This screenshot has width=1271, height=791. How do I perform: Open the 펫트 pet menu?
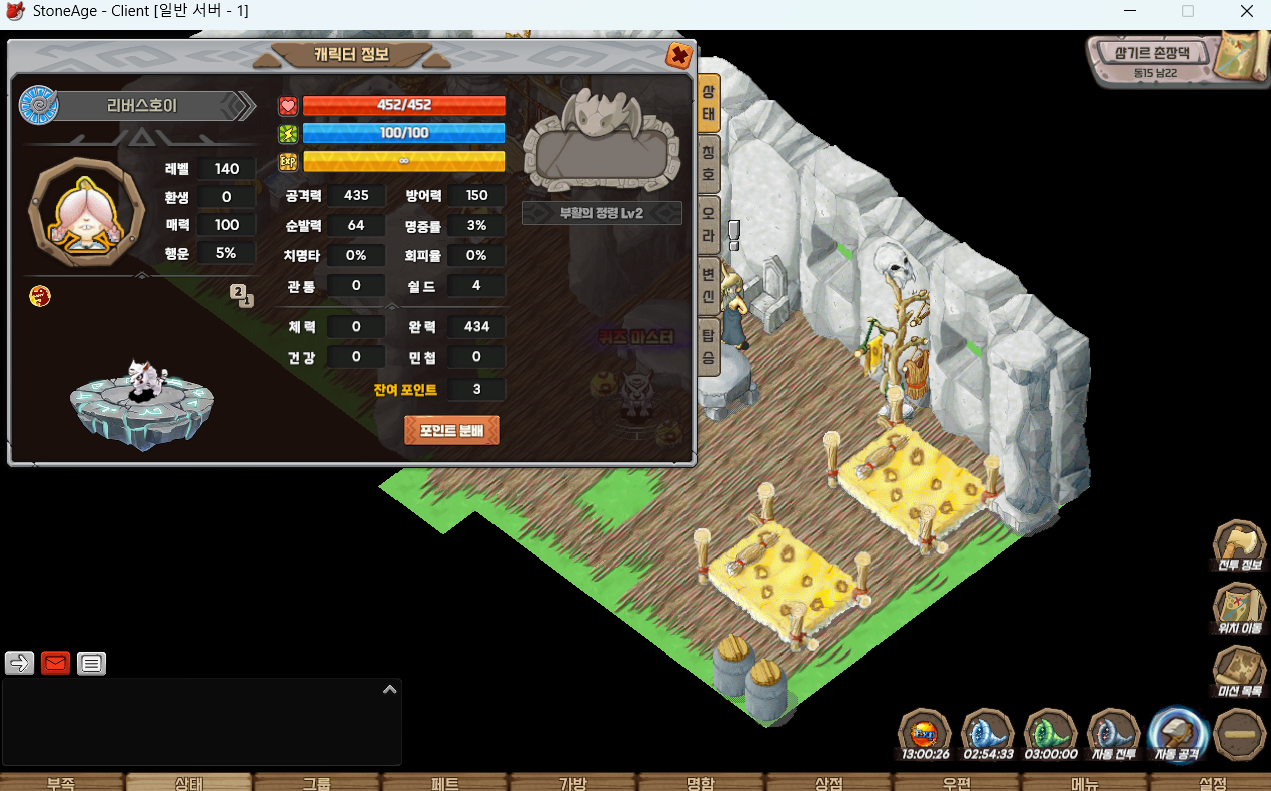(x=445, y=783)
